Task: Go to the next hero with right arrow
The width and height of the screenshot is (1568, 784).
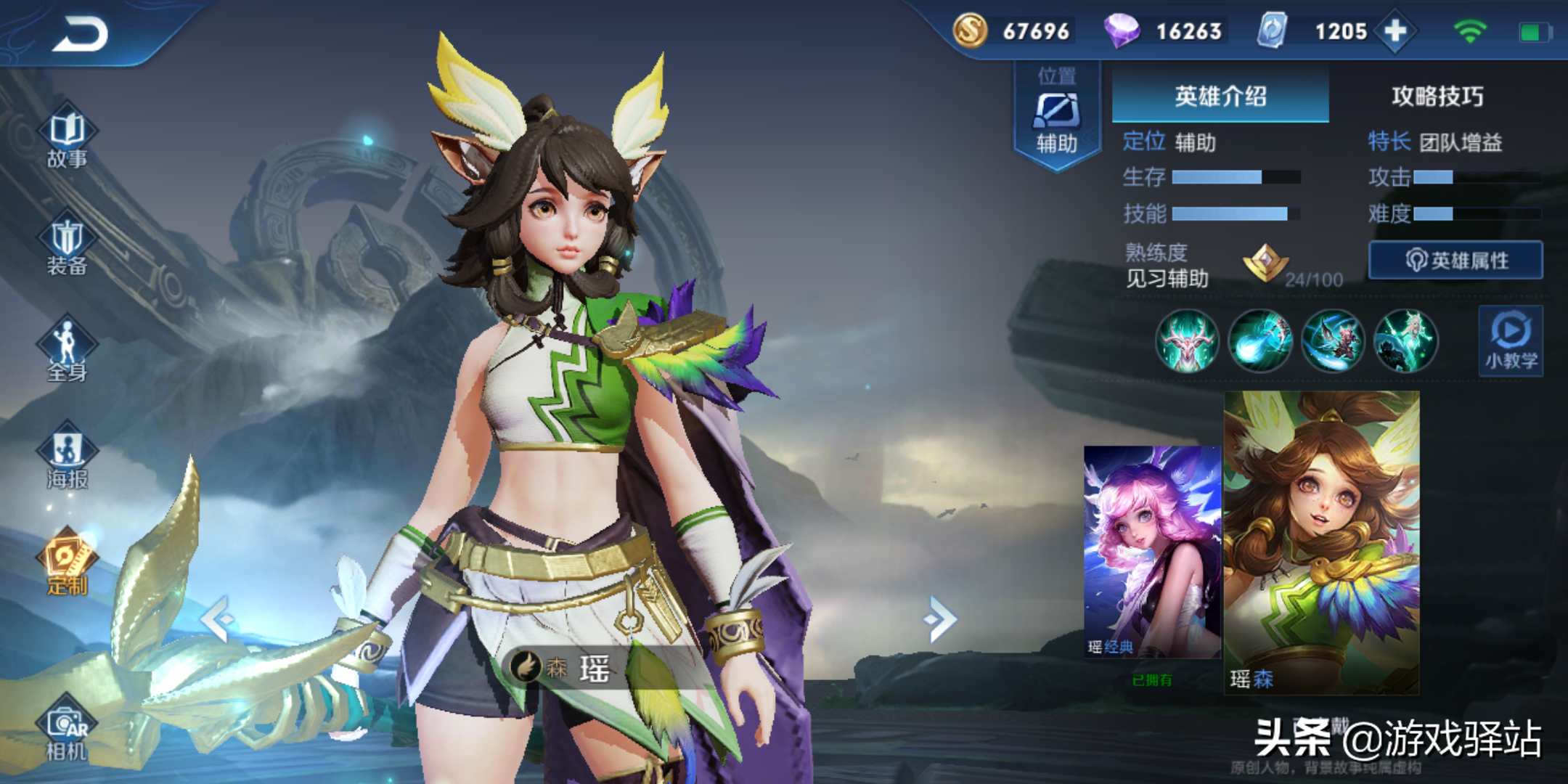Action: 941,619
